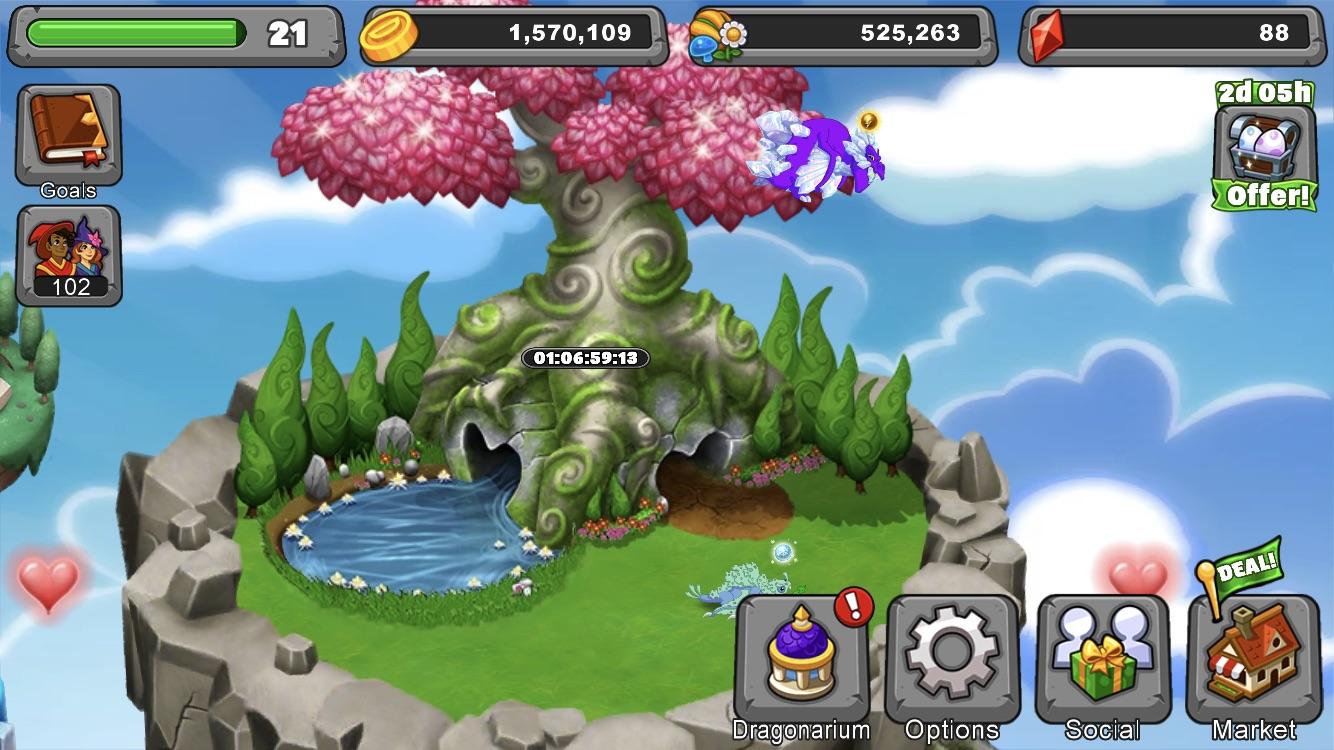
Task: Open the Options gear menu
Action: 952,660
